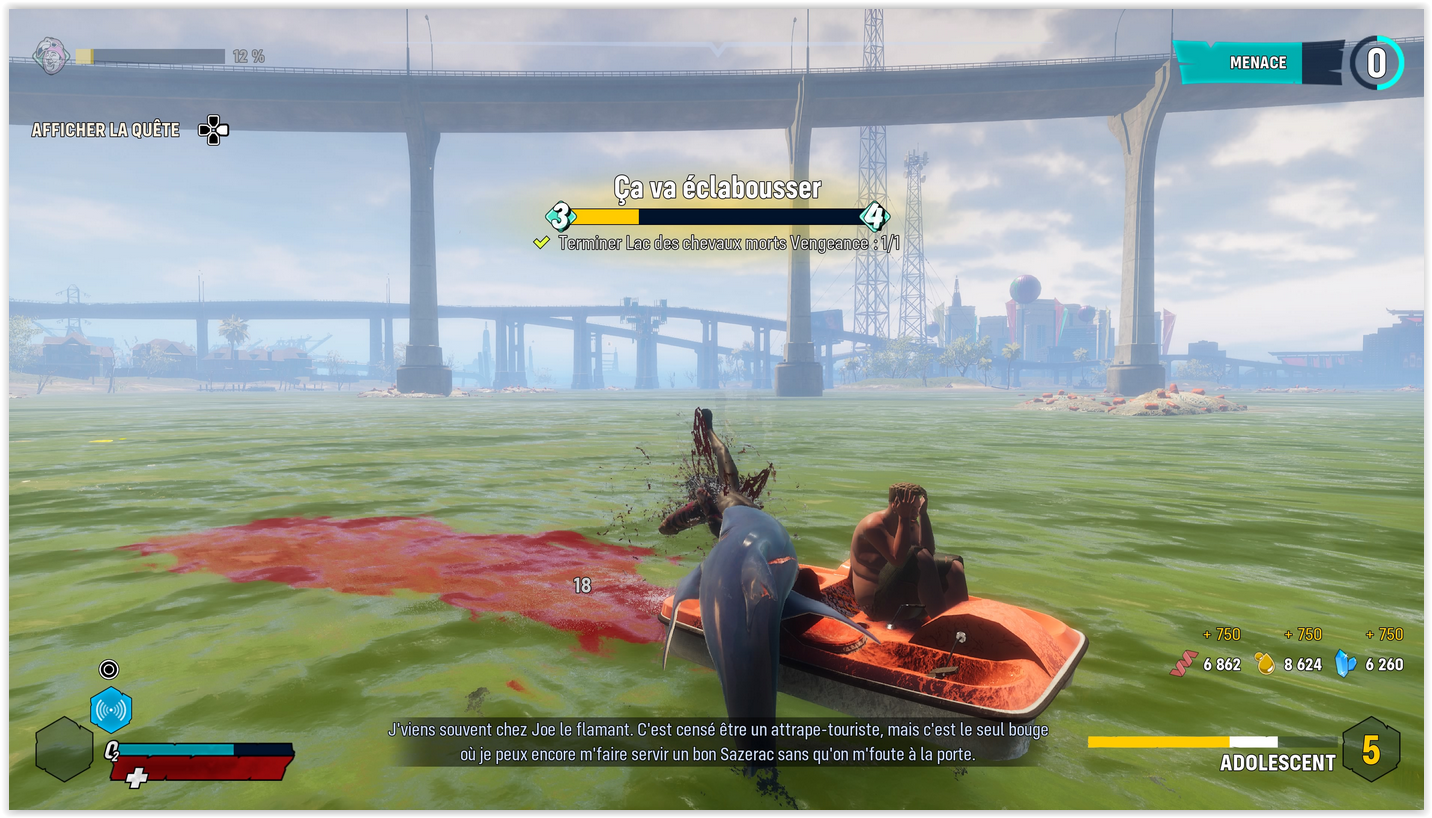Activate the blue sonar hexagon icon
The image size is (1432, 818).
111,709
